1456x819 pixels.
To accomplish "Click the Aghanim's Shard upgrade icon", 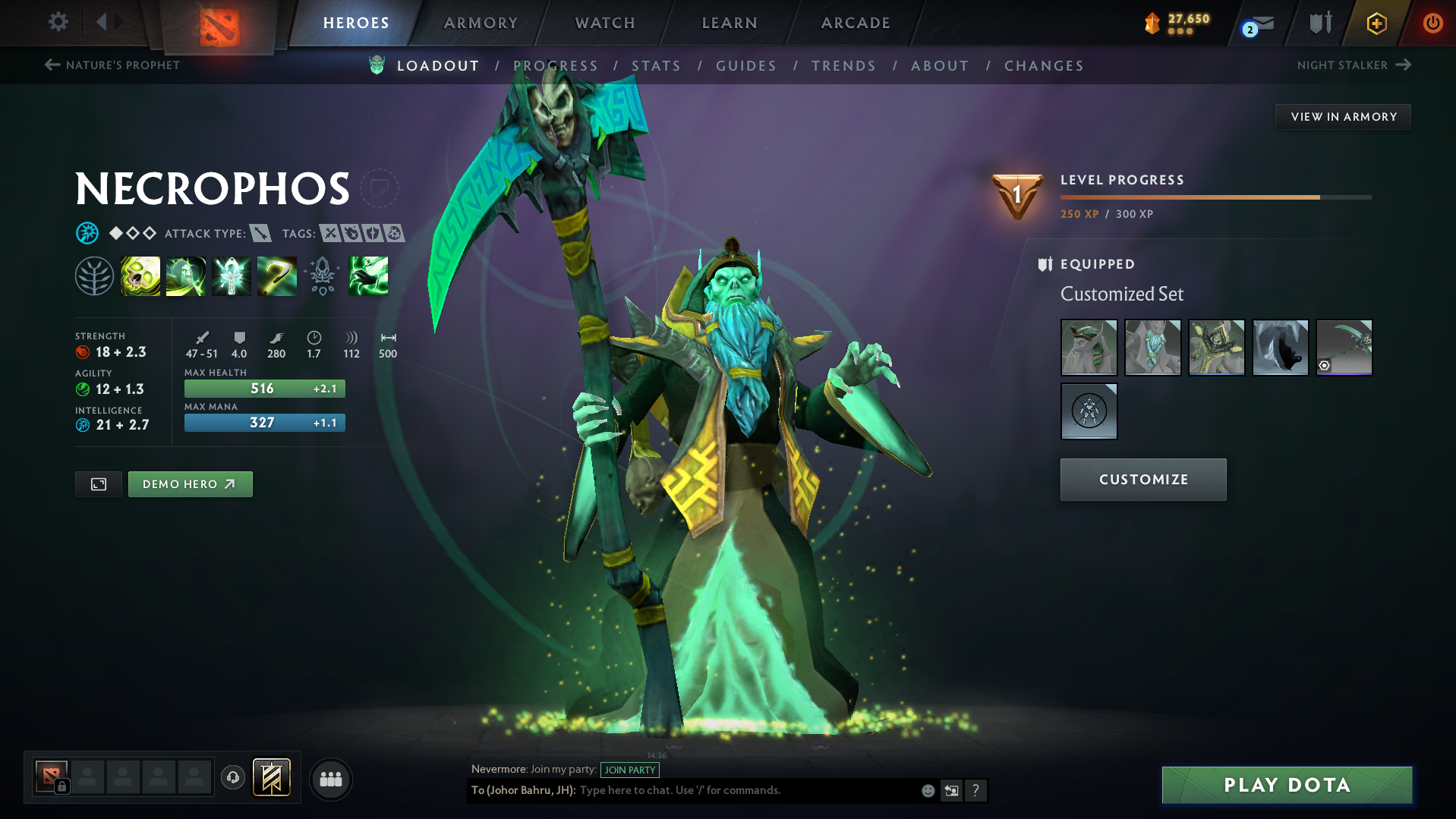I will (323, 276).
